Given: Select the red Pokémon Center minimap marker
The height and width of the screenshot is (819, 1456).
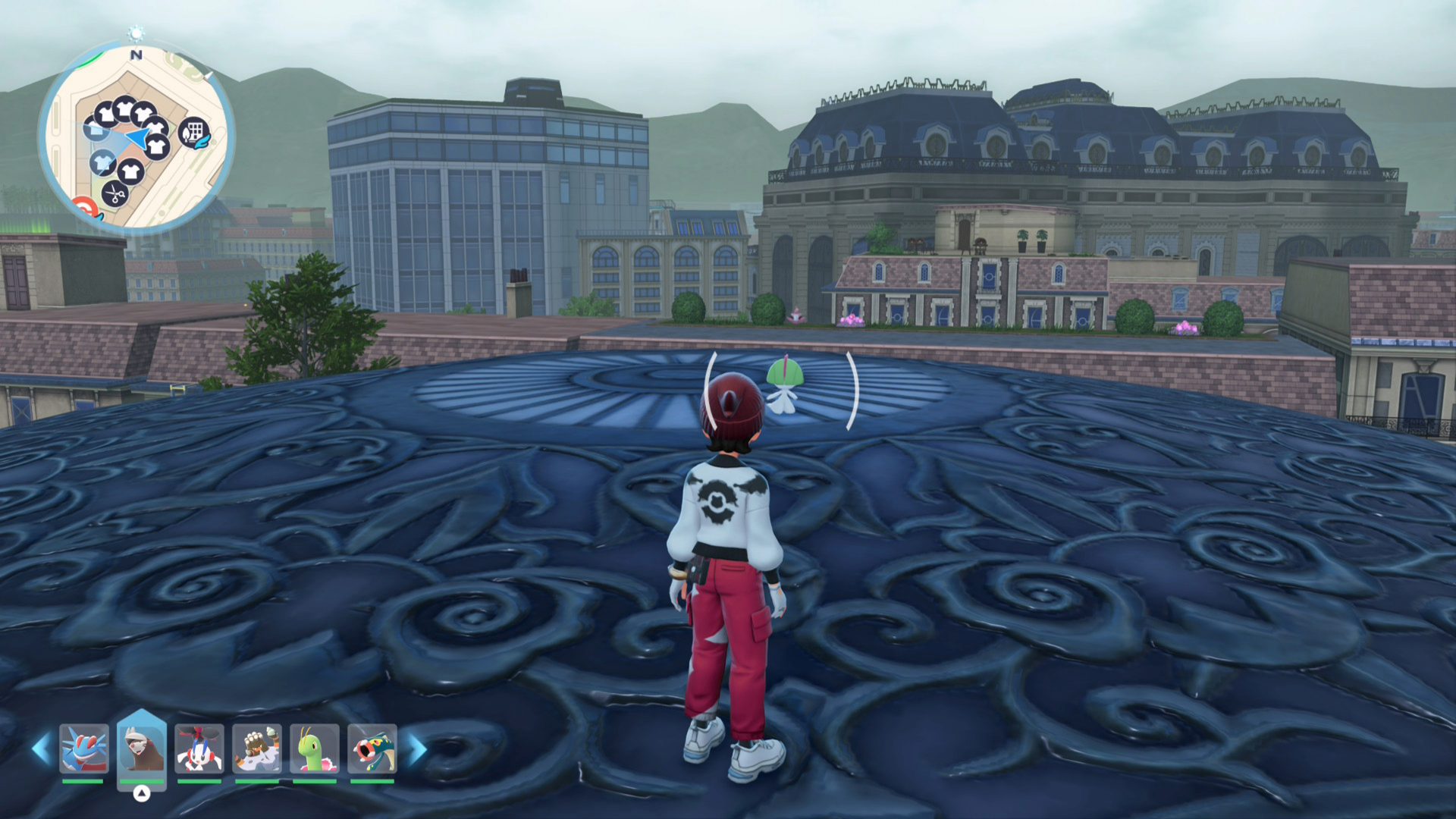Looking at the screenshot, I should pos(84,206).
